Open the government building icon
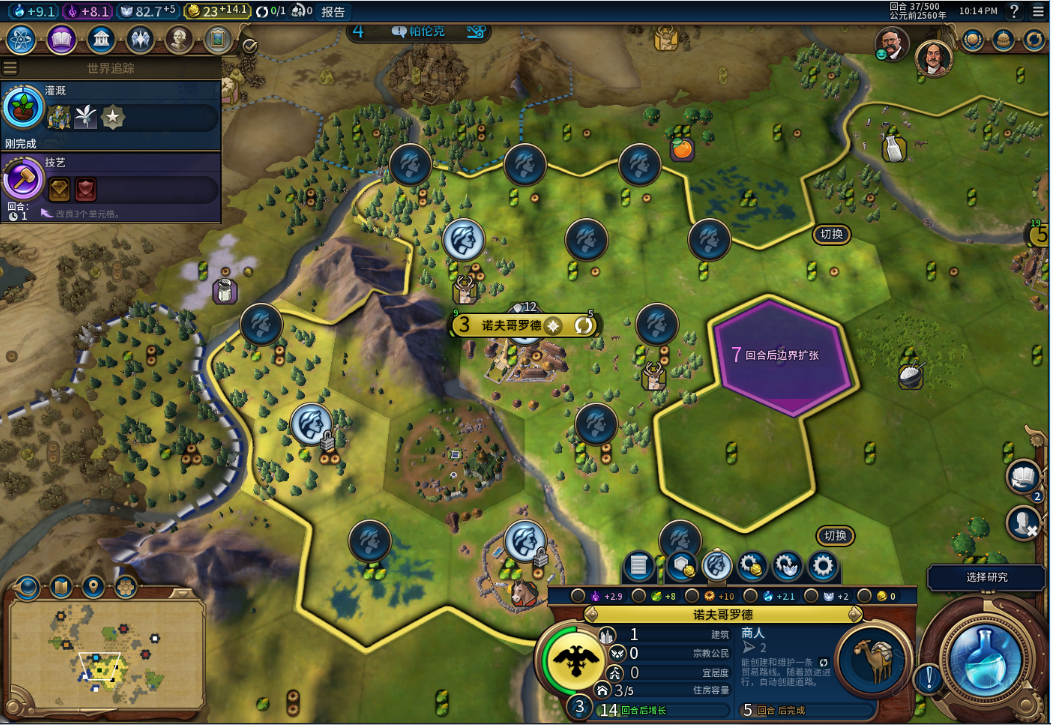The width and height of the screenshot is (1051, 725). click(x=99, y=39)
